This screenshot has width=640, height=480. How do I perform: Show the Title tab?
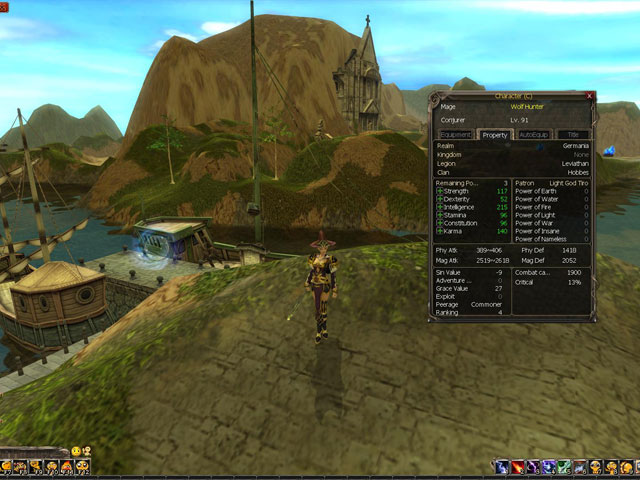pos(573,134)
